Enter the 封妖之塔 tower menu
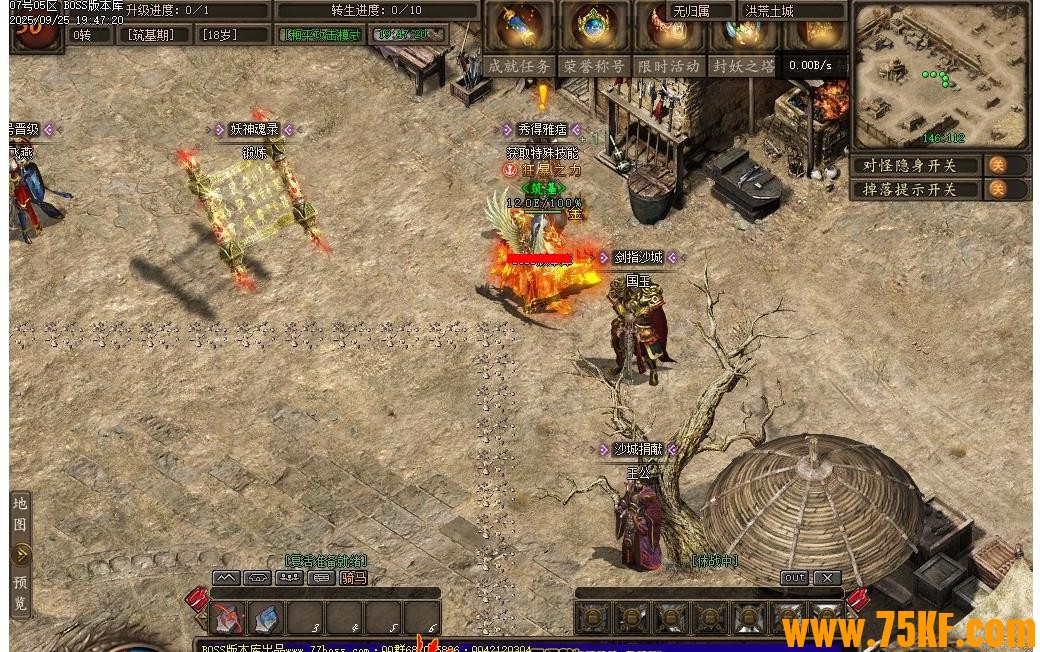The width and height of the screenshot is (1040, 652). coord(742,66)
